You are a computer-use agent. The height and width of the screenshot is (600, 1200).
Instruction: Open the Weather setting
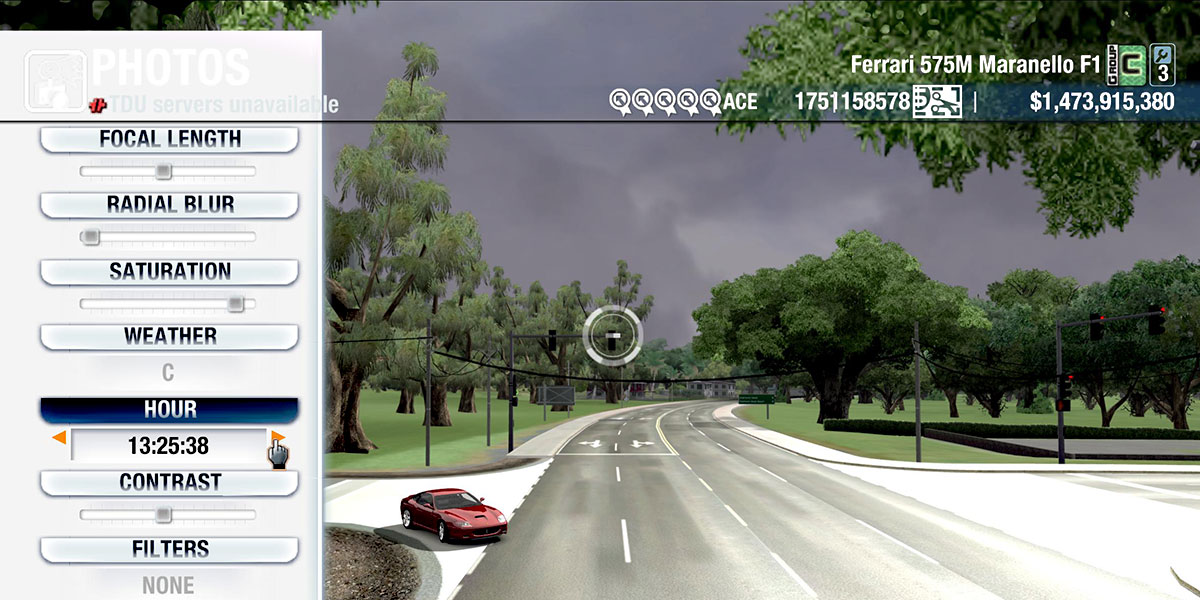(169, 336)
